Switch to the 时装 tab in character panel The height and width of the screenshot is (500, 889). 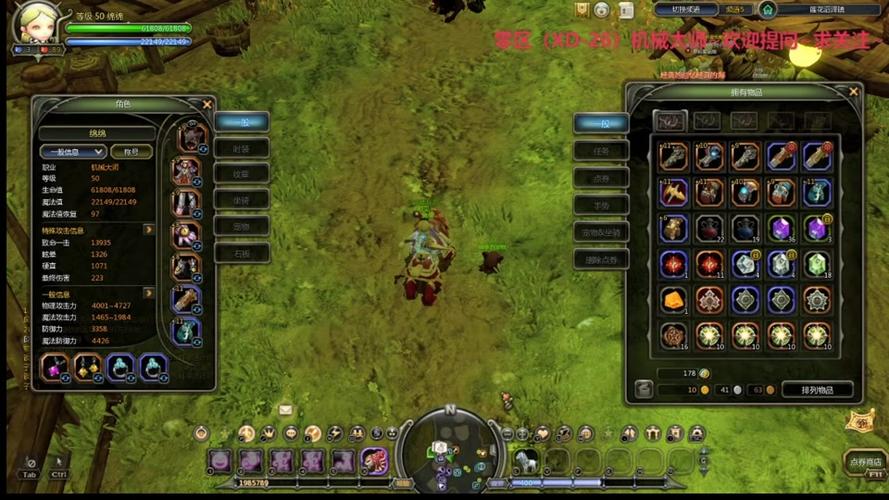(241, 148)
